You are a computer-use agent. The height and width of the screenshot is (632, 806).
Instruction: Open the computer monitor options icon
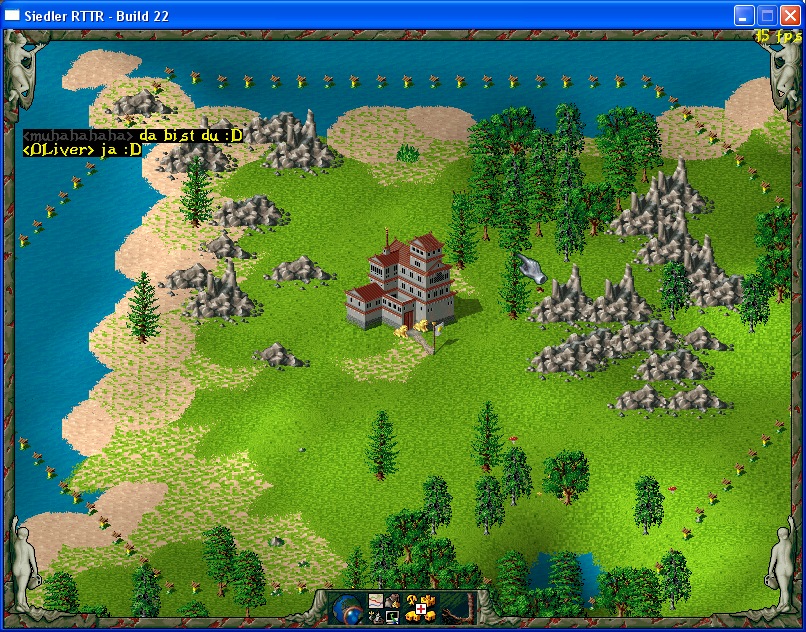[392, 617]
